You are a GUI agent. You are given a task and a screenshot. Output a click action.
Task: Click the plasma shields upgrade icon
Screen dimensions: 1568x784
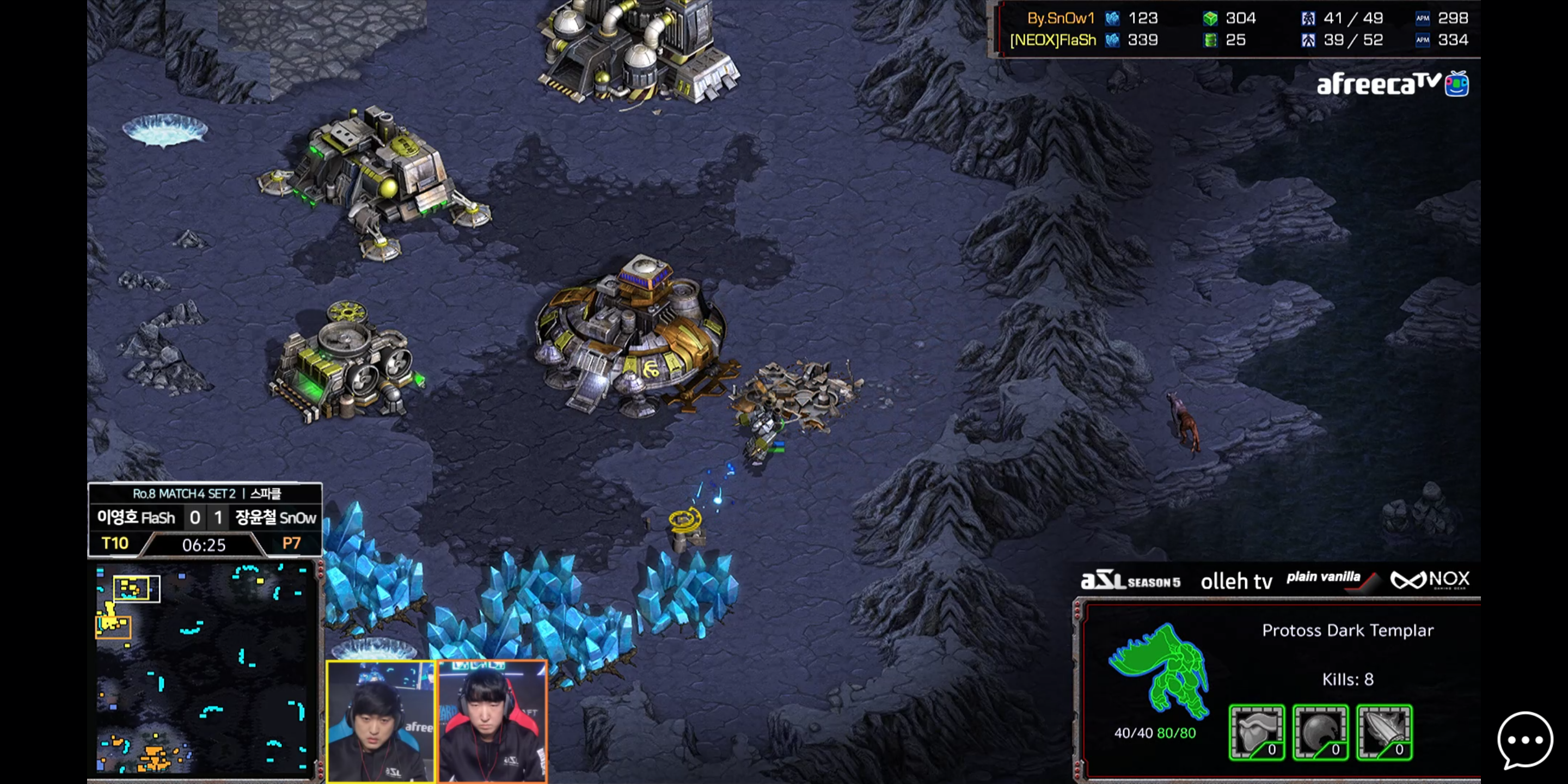pyautogui.click(x=1320, y=733)
